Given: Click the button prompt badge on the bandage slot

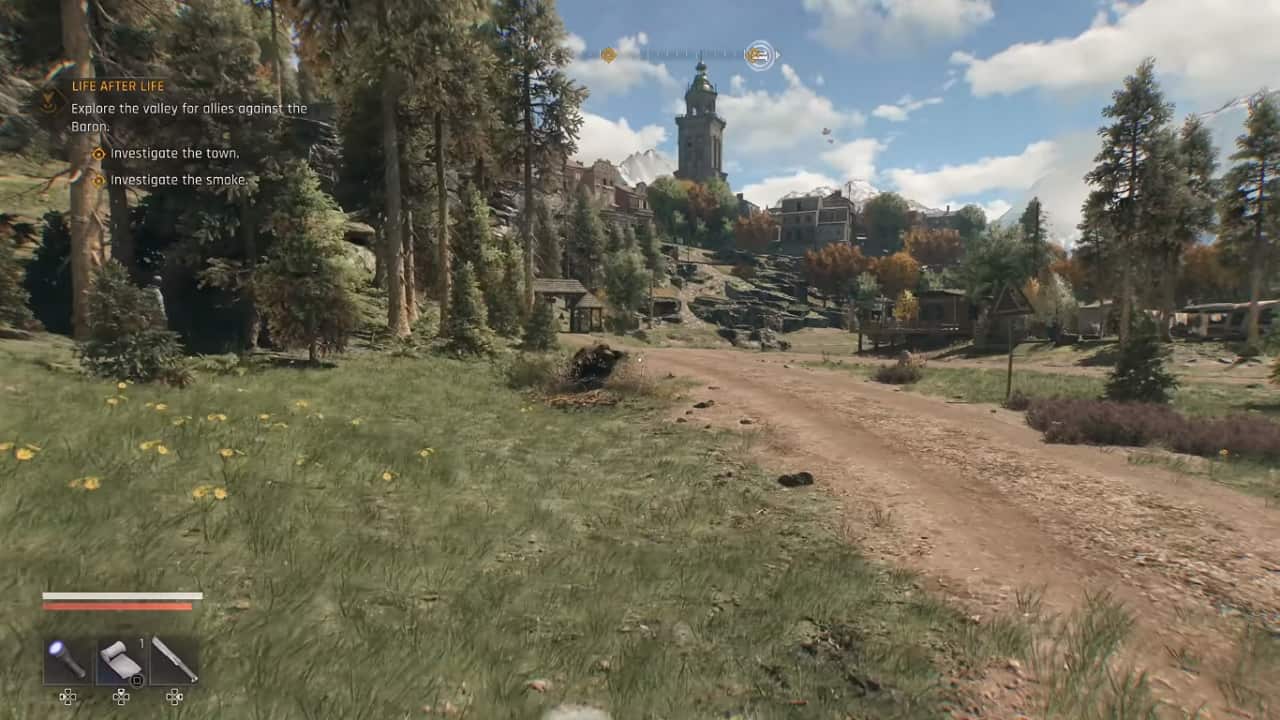Looking at the screenshot, I should click(x=136, y=681).
